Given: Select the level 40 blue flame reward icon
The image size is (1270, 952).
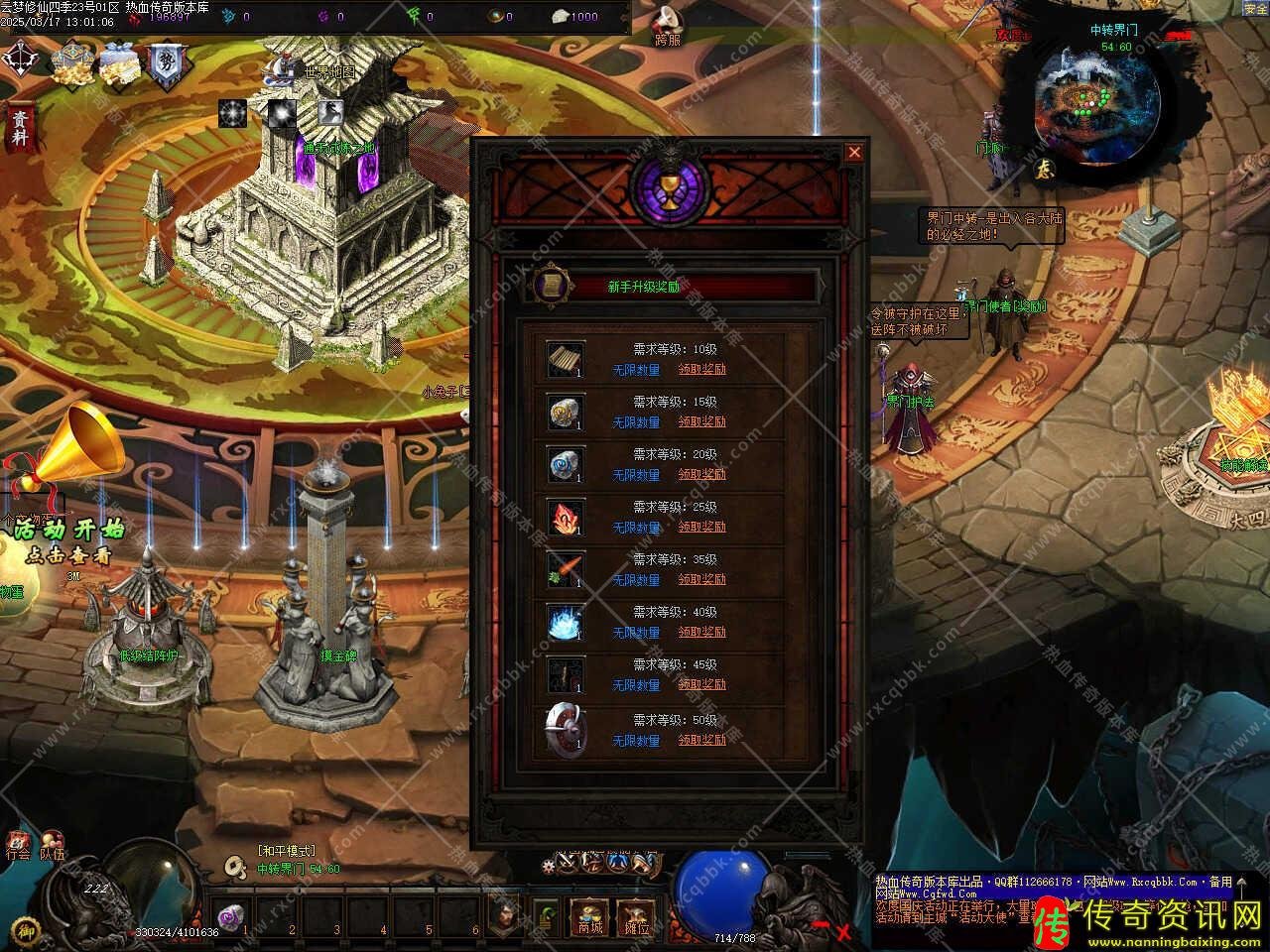Looking at the screenshot, I should (566, 622).
